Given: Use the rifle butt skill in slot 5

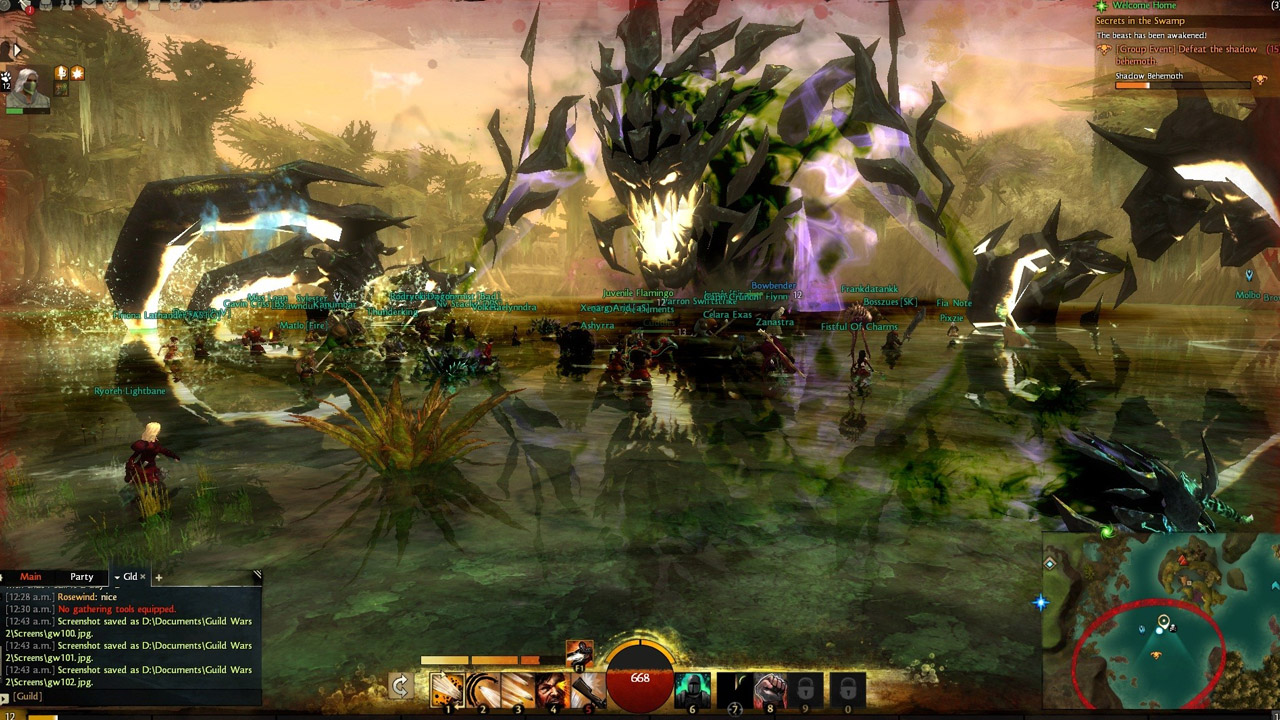Looking at the screenshot, I should click(587, 689).
